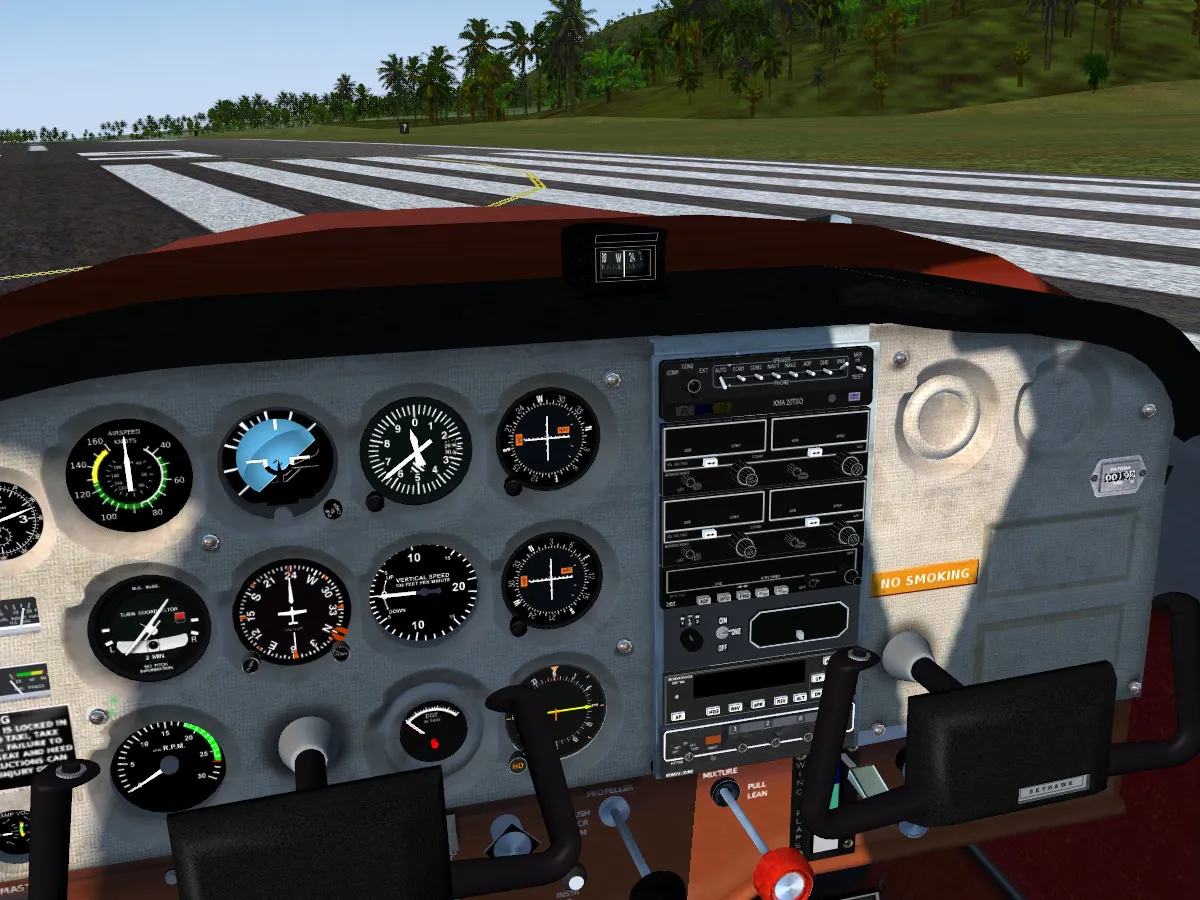Viewport: 1200px width, 900px height.
Task: Engage the autopilot AP button
Action: [678, 715]
